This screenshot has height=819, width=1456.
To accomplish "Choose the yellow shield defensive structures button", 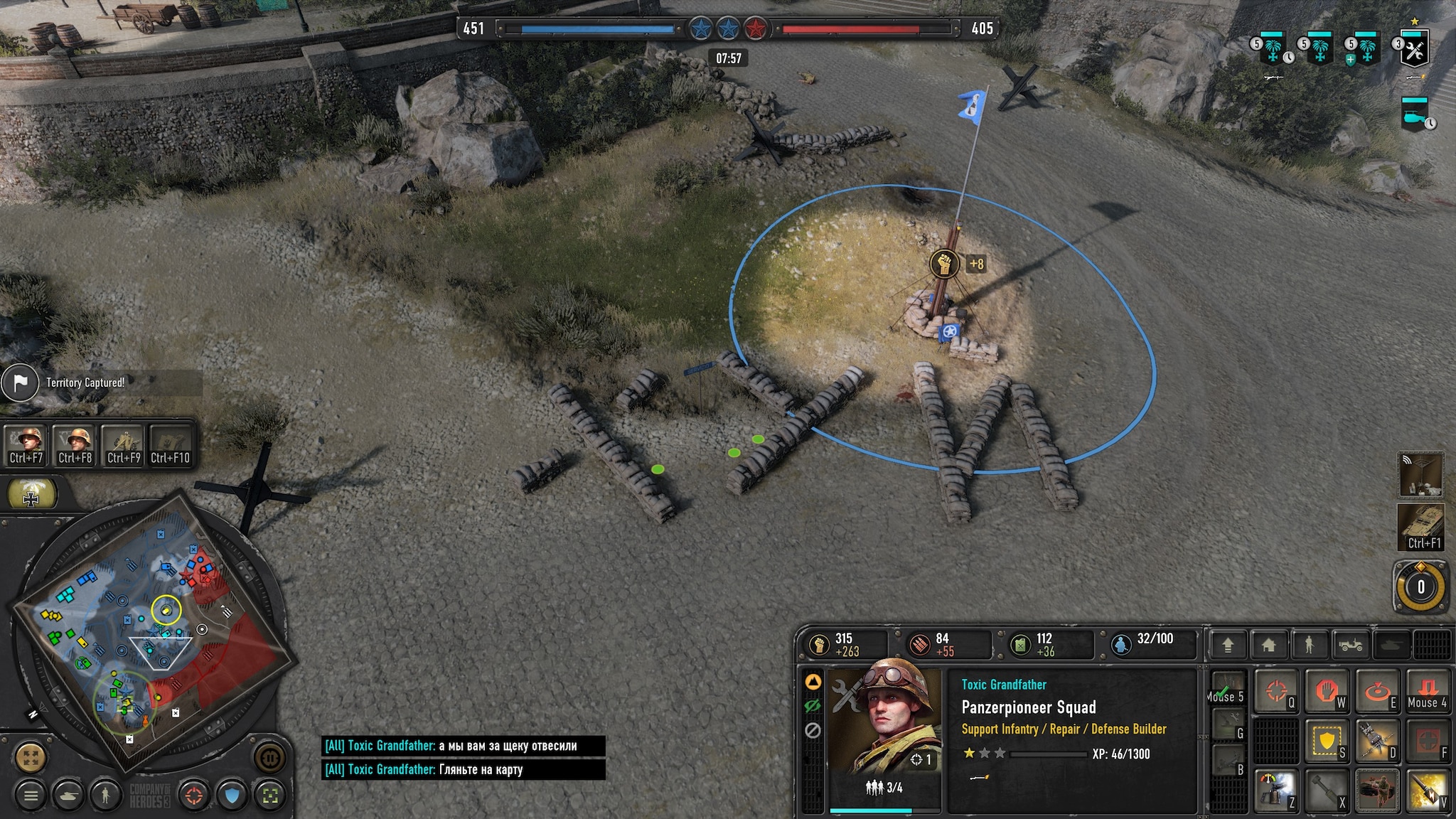I will (x=1327, y=741).
